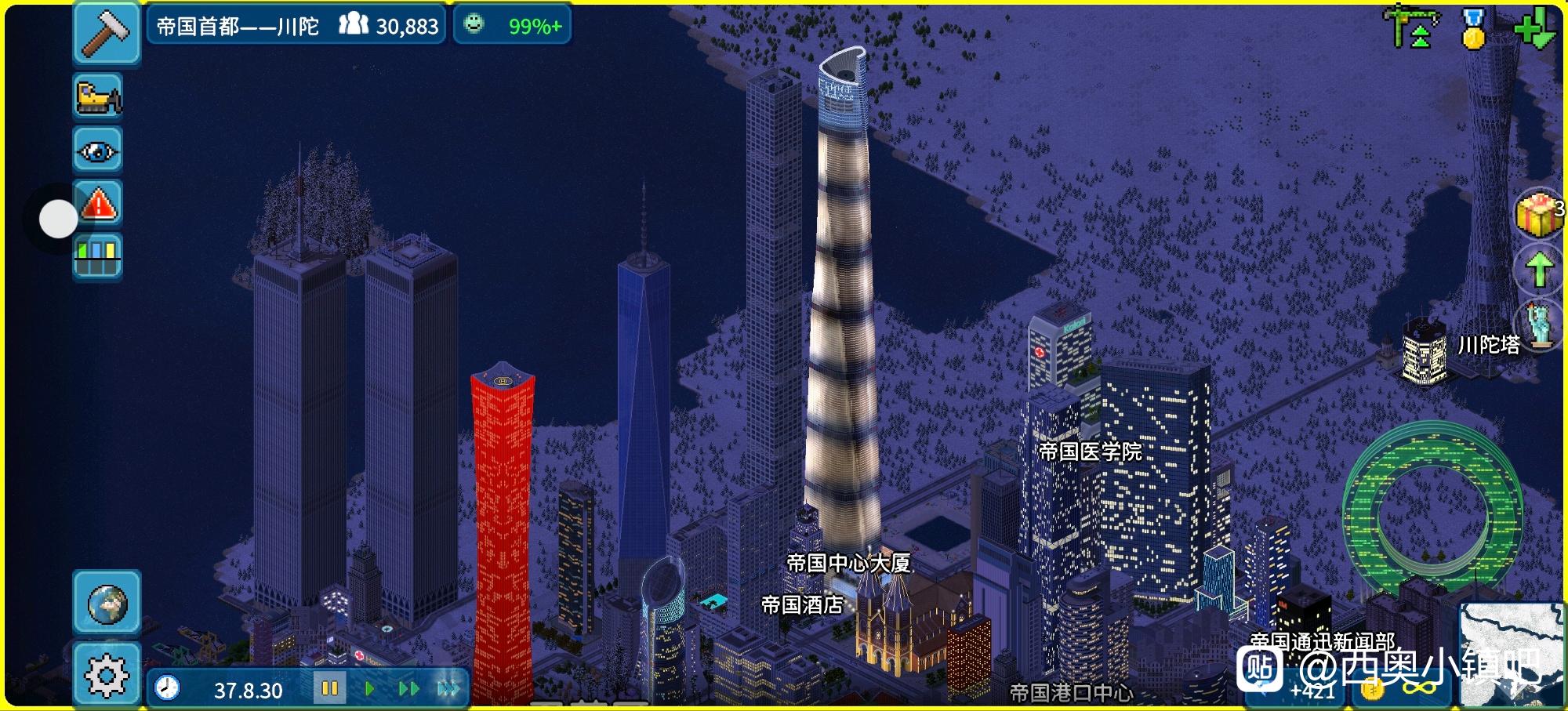Open the city name and population panel
1568x711 pixels.
[x=296, y=26]
